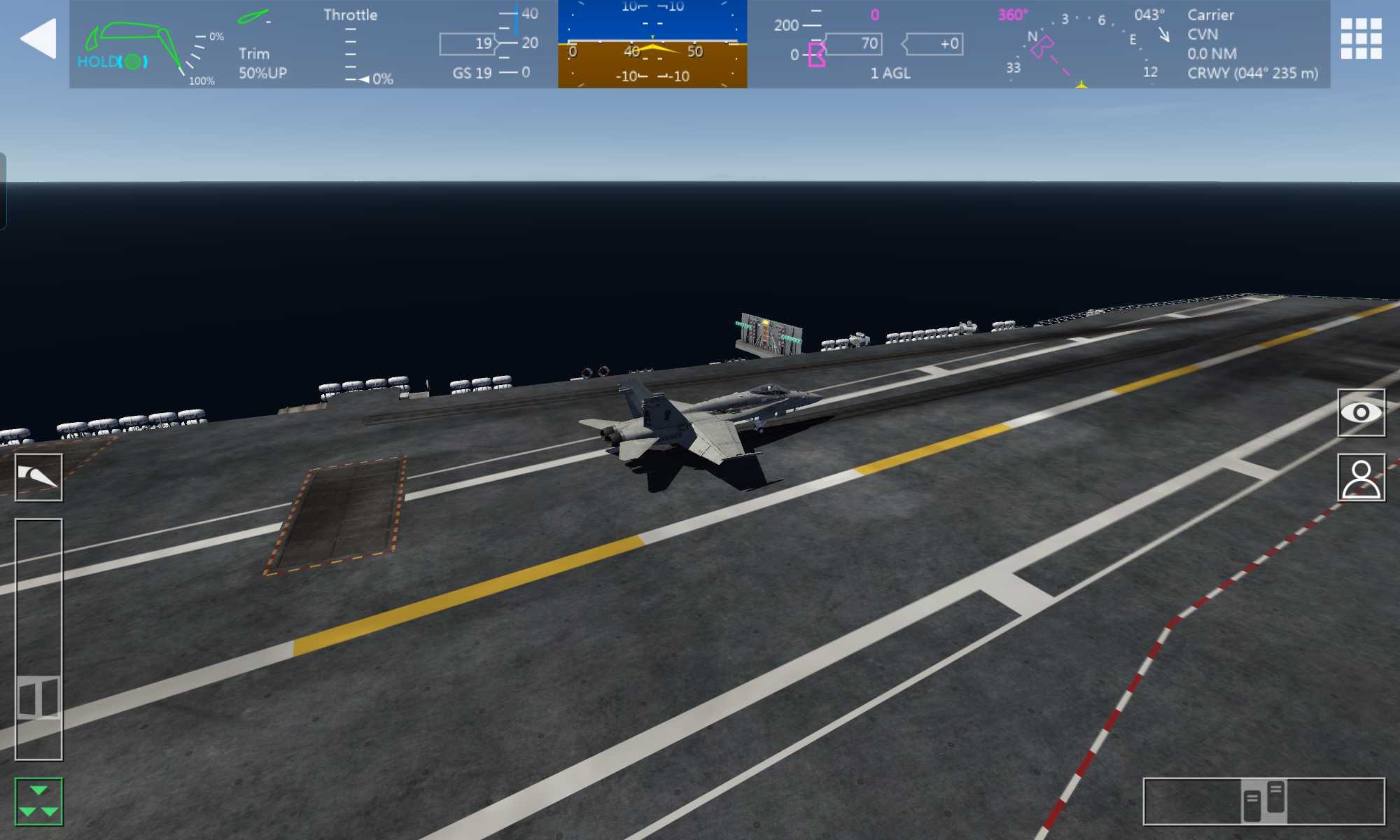Tap the Trim 50%UP readout
This screenshot has width=1400, height=840.
262,63
